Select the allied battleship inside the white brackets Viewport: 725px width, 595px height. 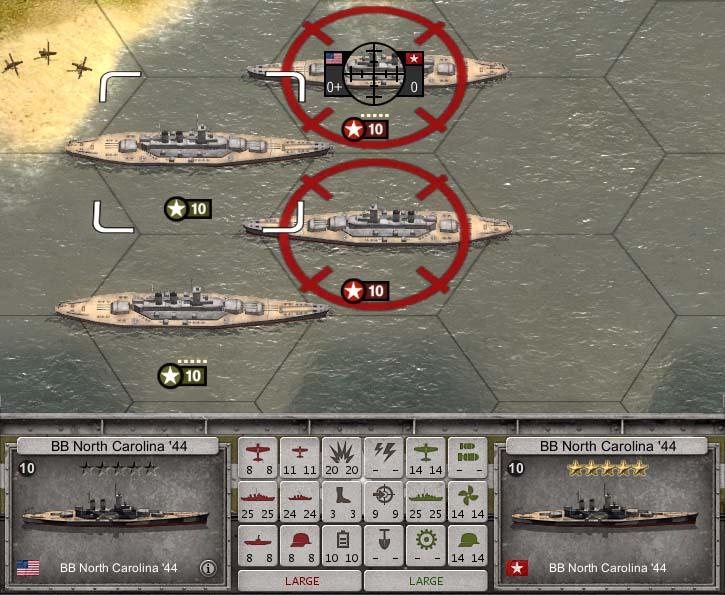click(198, 147)
